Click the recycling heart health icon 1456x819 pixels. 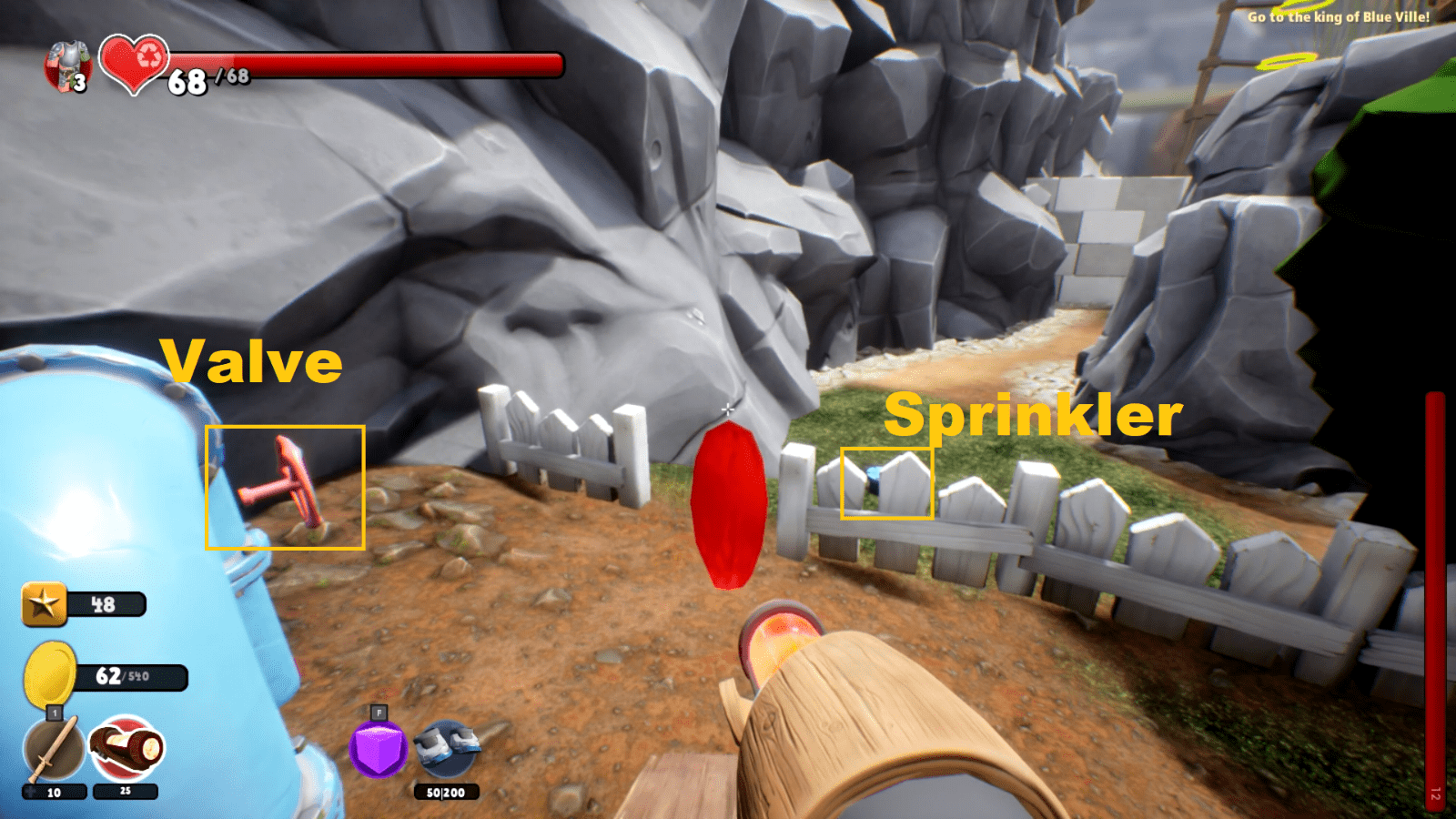(x=131, y=66)
